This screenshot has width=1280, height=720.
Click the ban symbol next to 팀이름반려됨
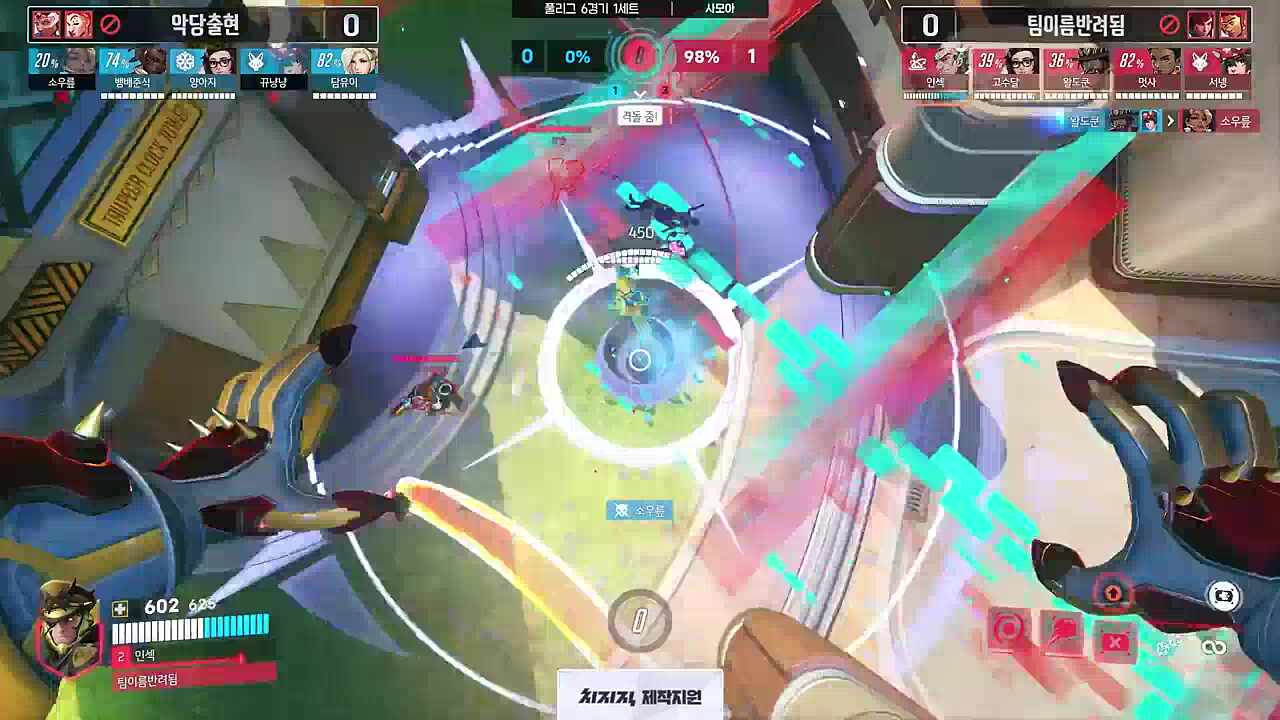(x=1169, y=25)
